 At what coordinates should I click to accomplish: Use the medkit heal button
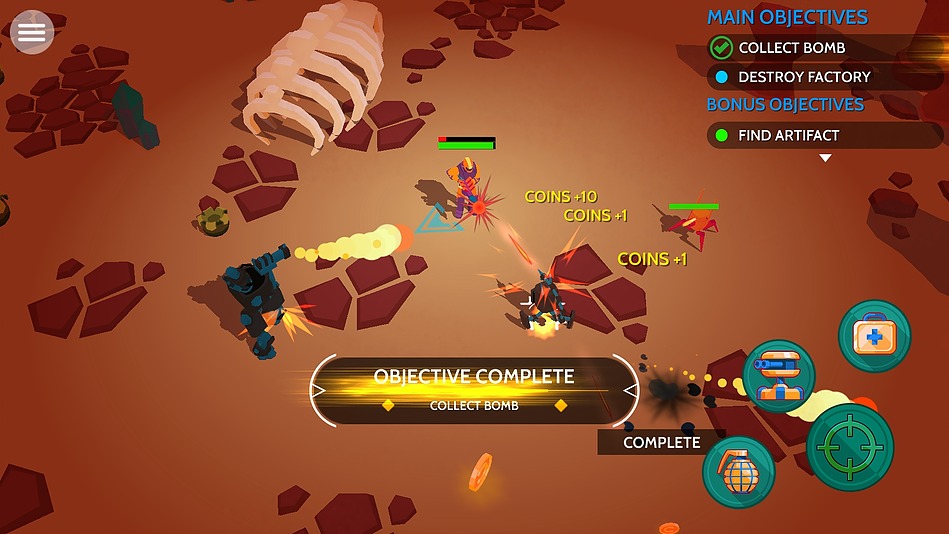[x=874, y=336]
